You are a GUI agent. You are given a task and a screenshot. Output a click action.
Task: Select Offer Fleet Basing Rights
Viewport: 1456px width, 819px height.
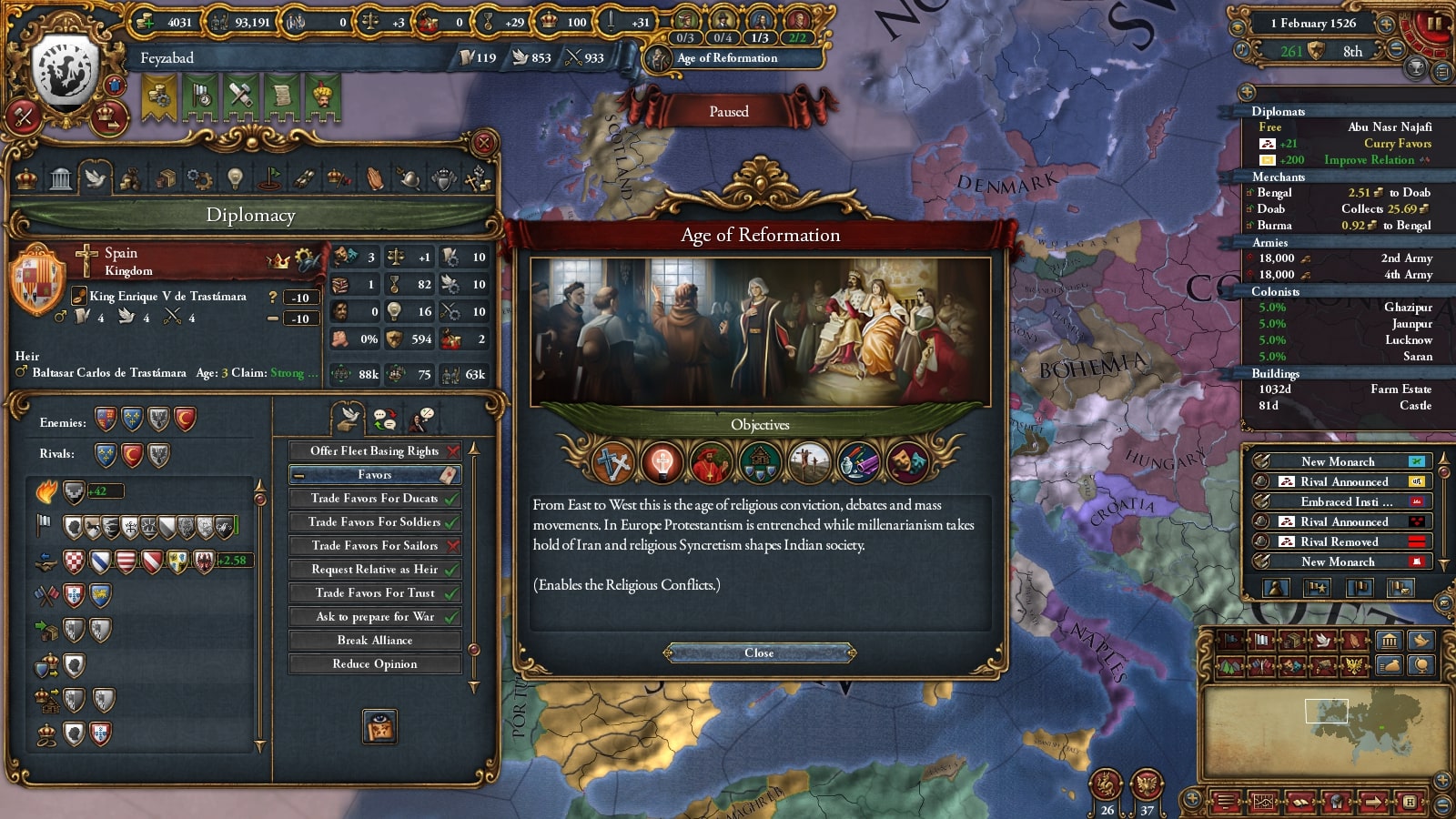coord(374,451)
